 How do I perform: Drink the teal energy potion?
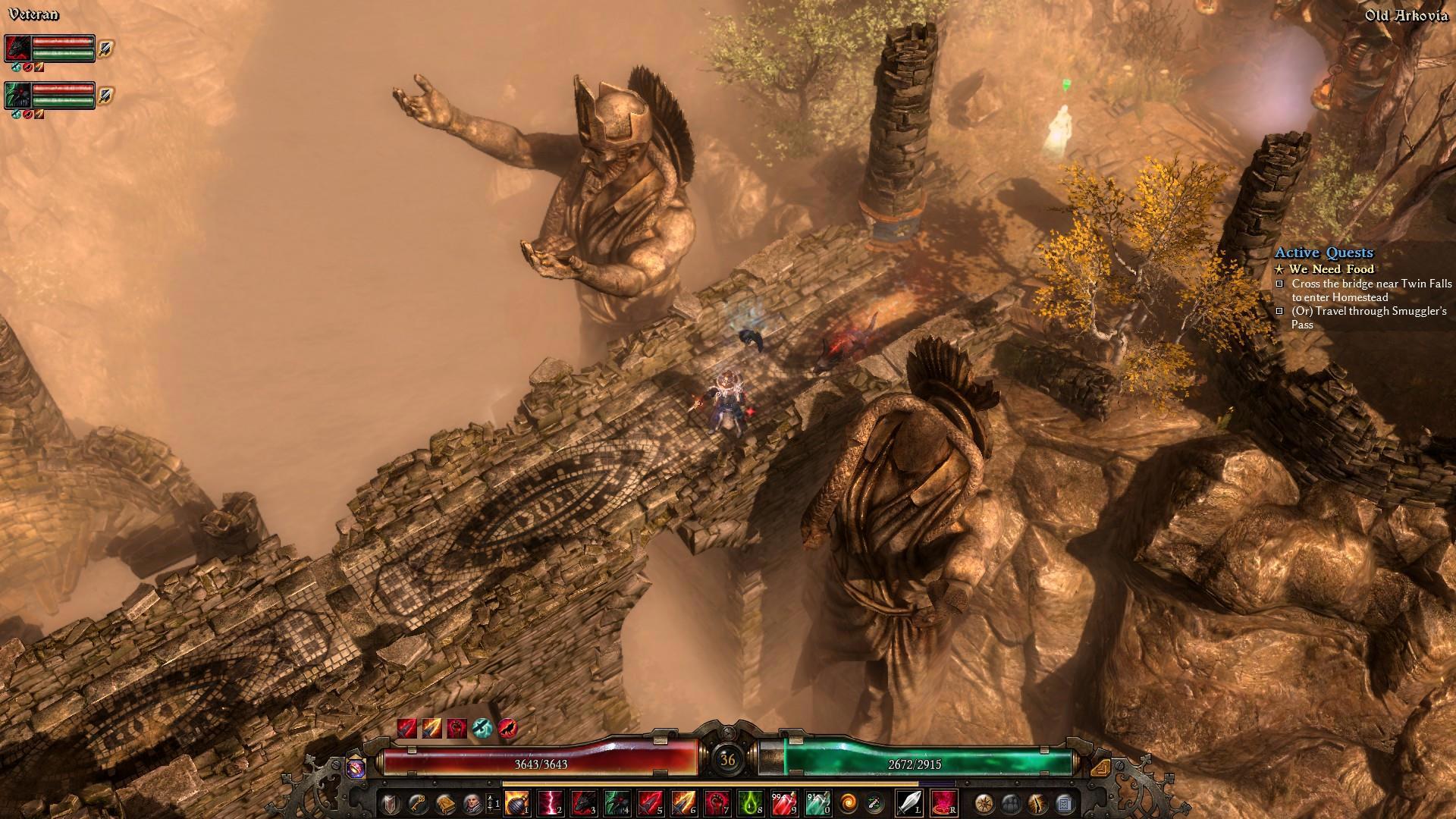click(x=817, y=802)
